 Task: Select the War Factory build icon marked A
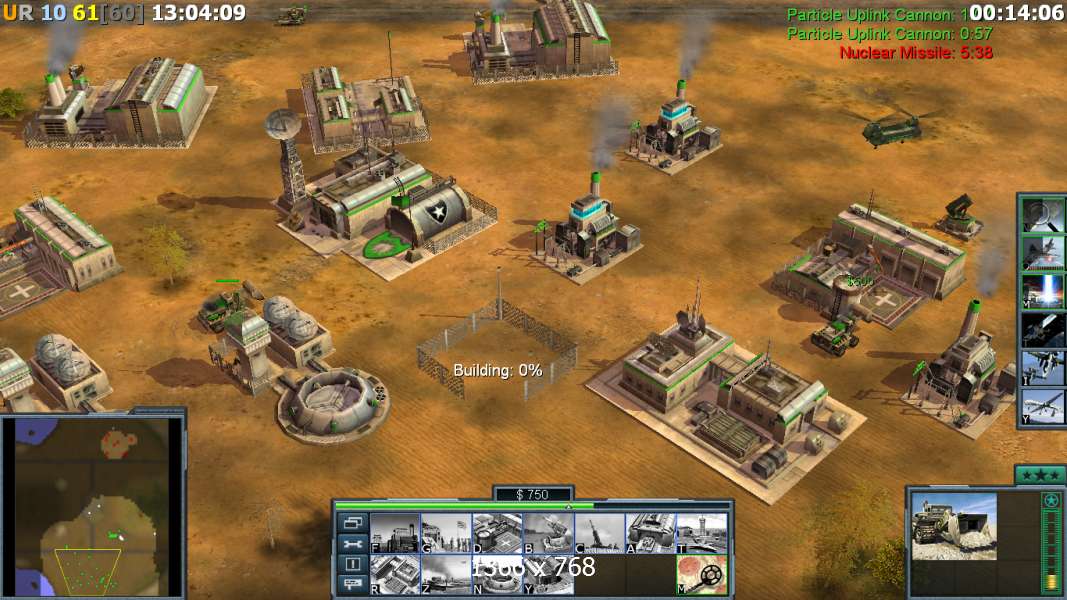click(650, 533)
